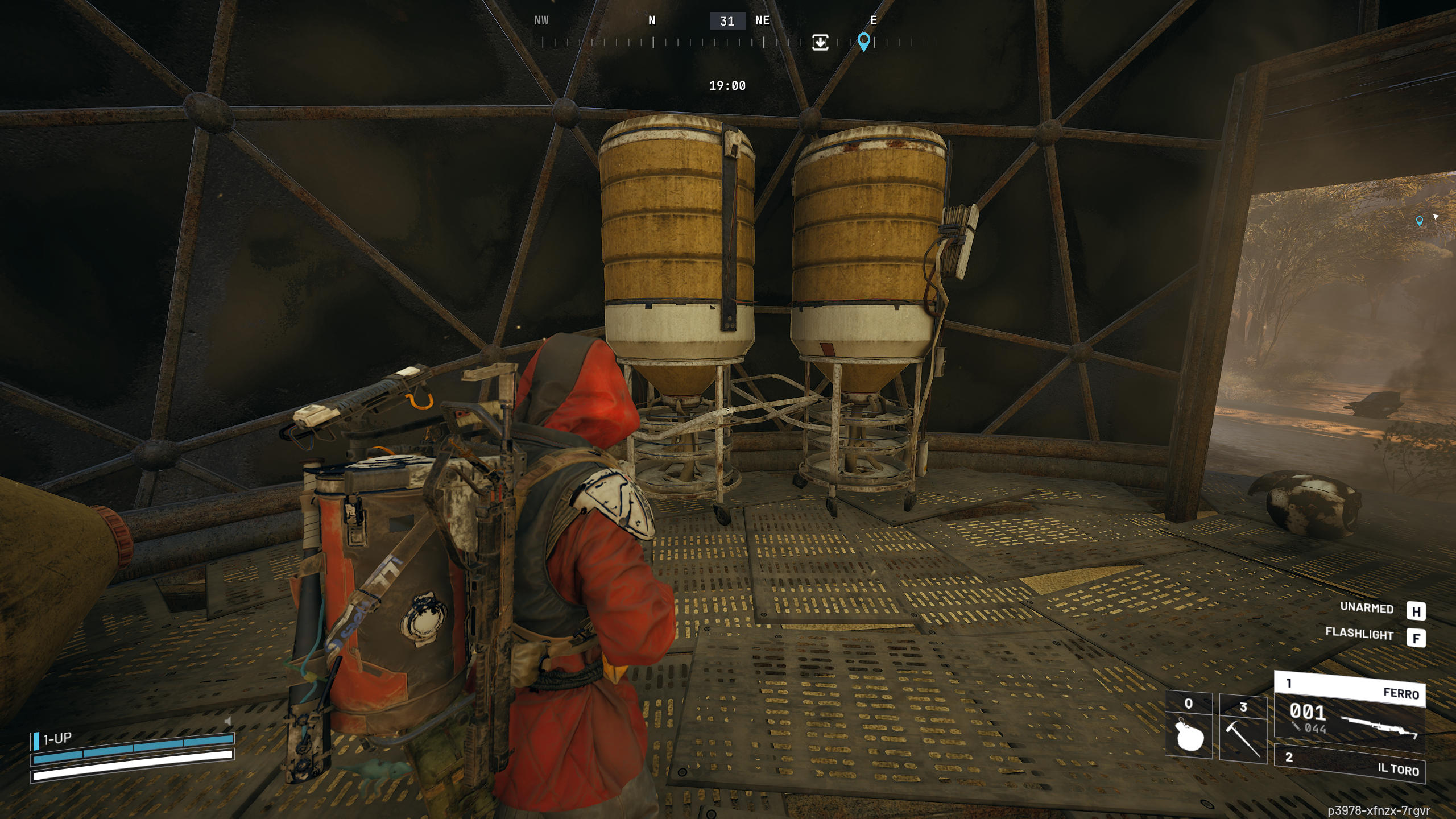Viewport: 1456px width, 819px height.
Task: Click the ammo counter showing 001
Action: pyautogui.click(x=1308, y=713)
